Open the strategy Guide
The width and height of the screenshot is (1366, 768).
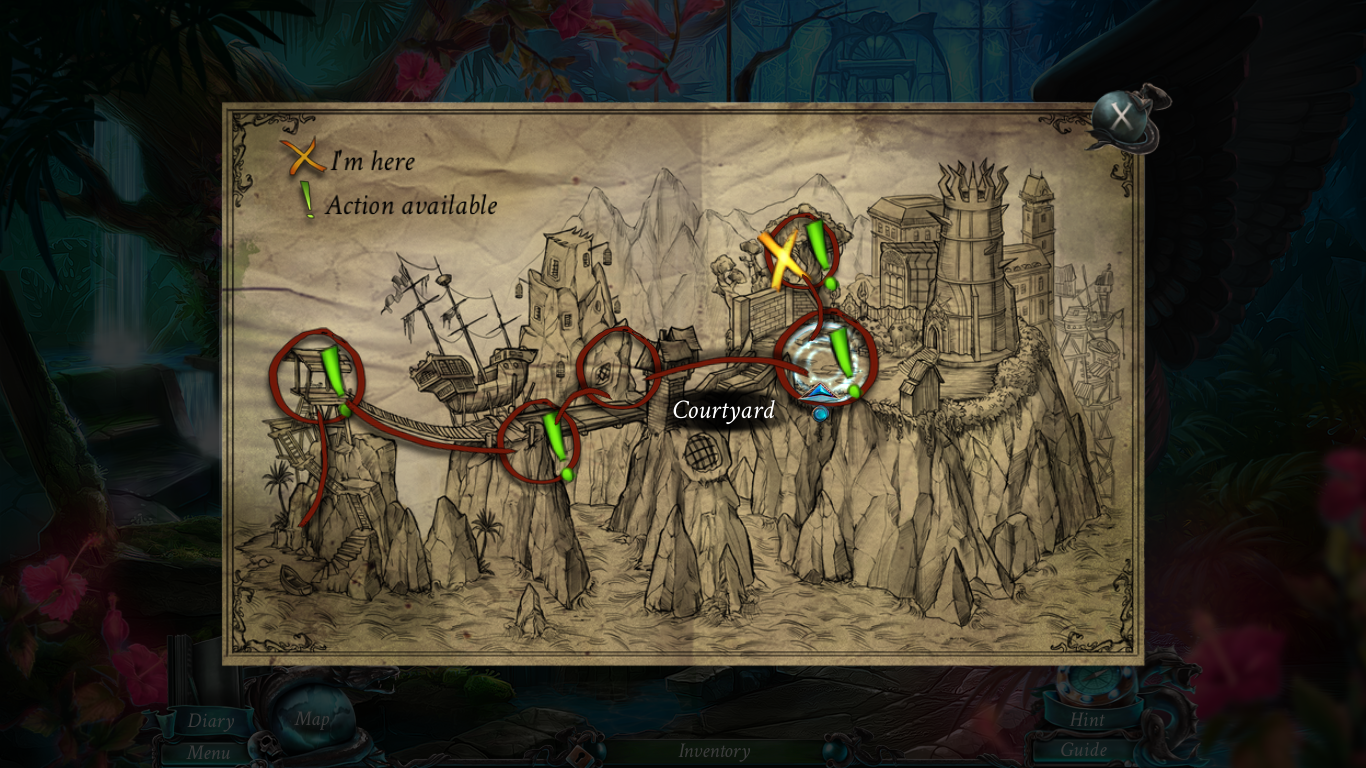pos(1084,750)
